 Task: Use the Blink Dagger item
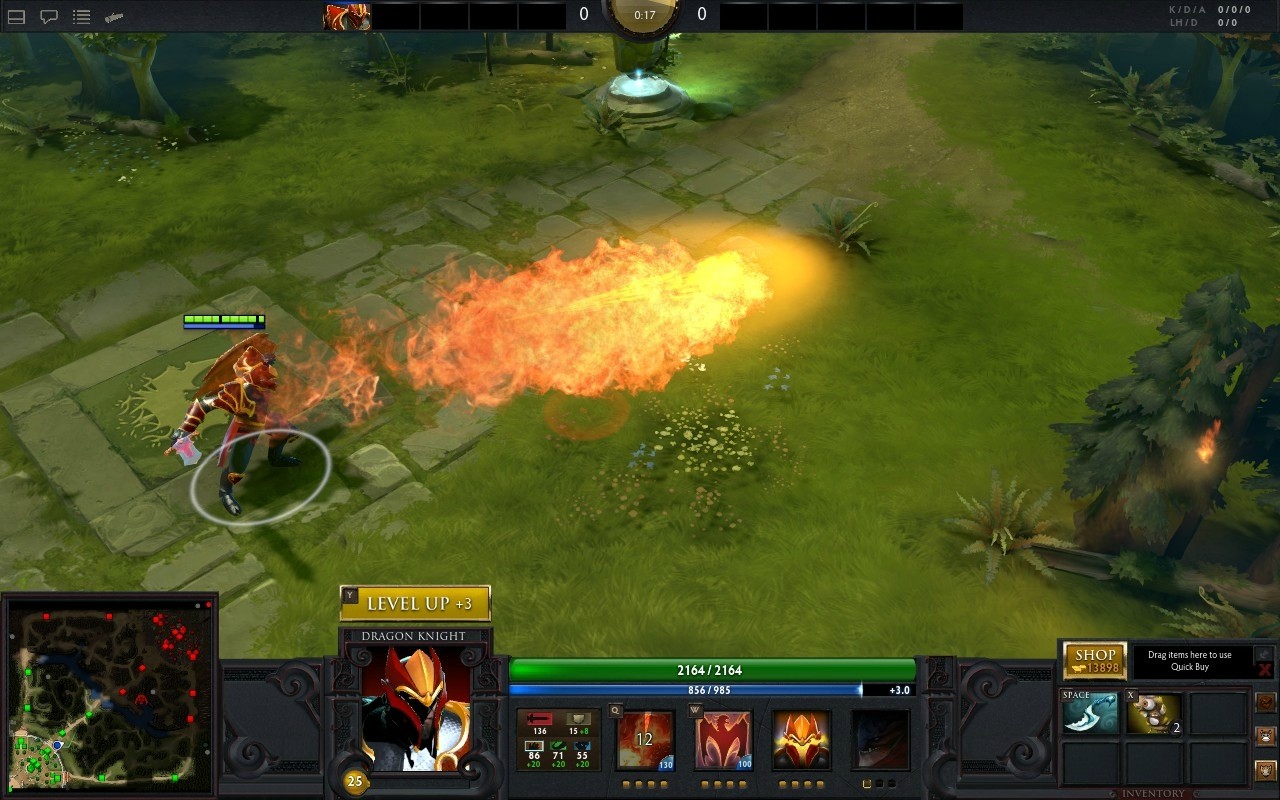(x=1090, y=714)
